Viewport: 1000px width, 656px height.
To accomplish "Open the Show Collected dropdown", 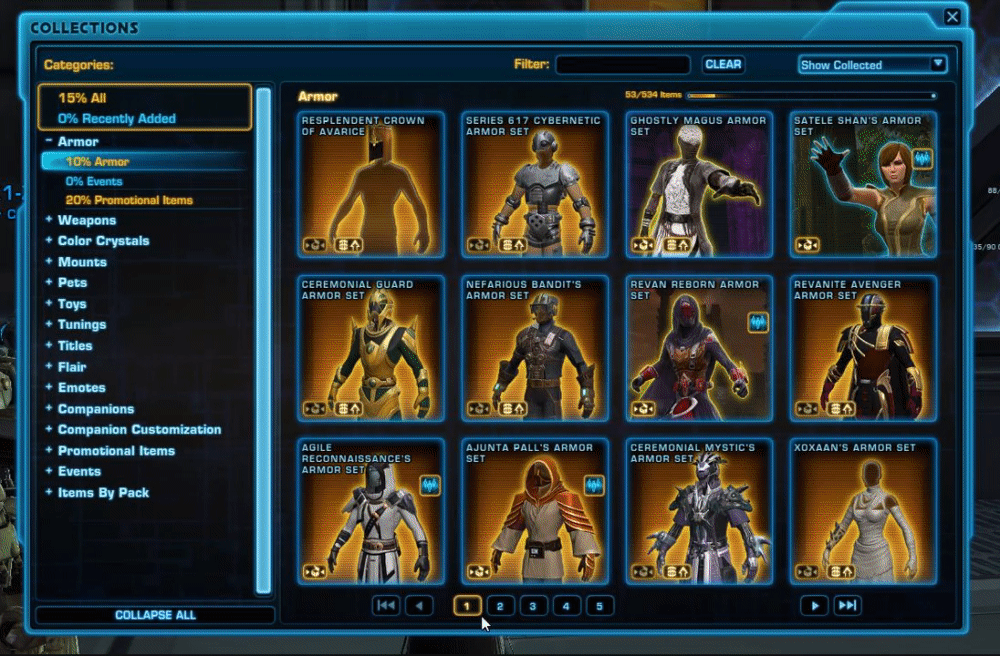I will [872, 65].
